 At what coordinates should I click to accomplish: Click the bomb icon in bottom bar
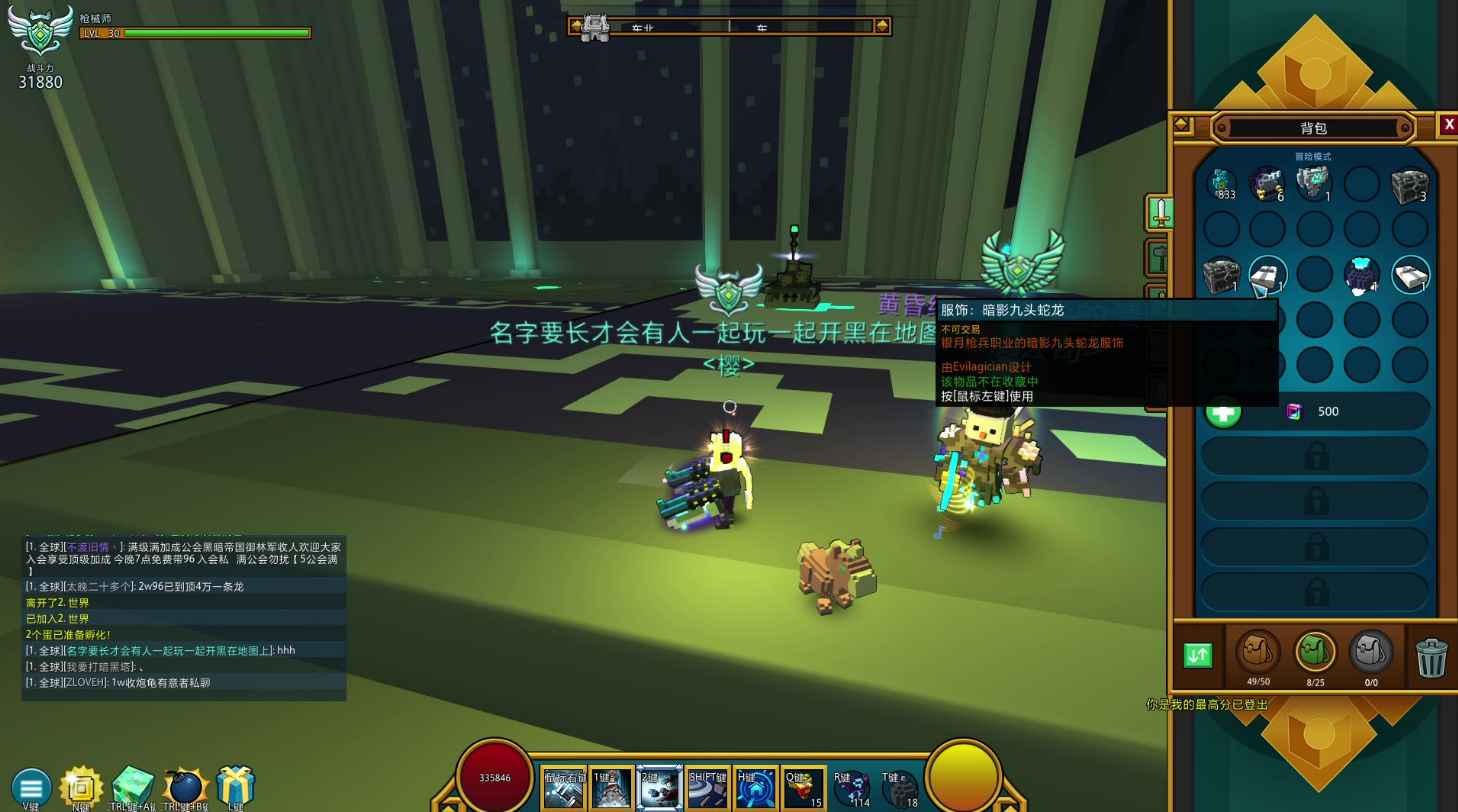point(185,787)
